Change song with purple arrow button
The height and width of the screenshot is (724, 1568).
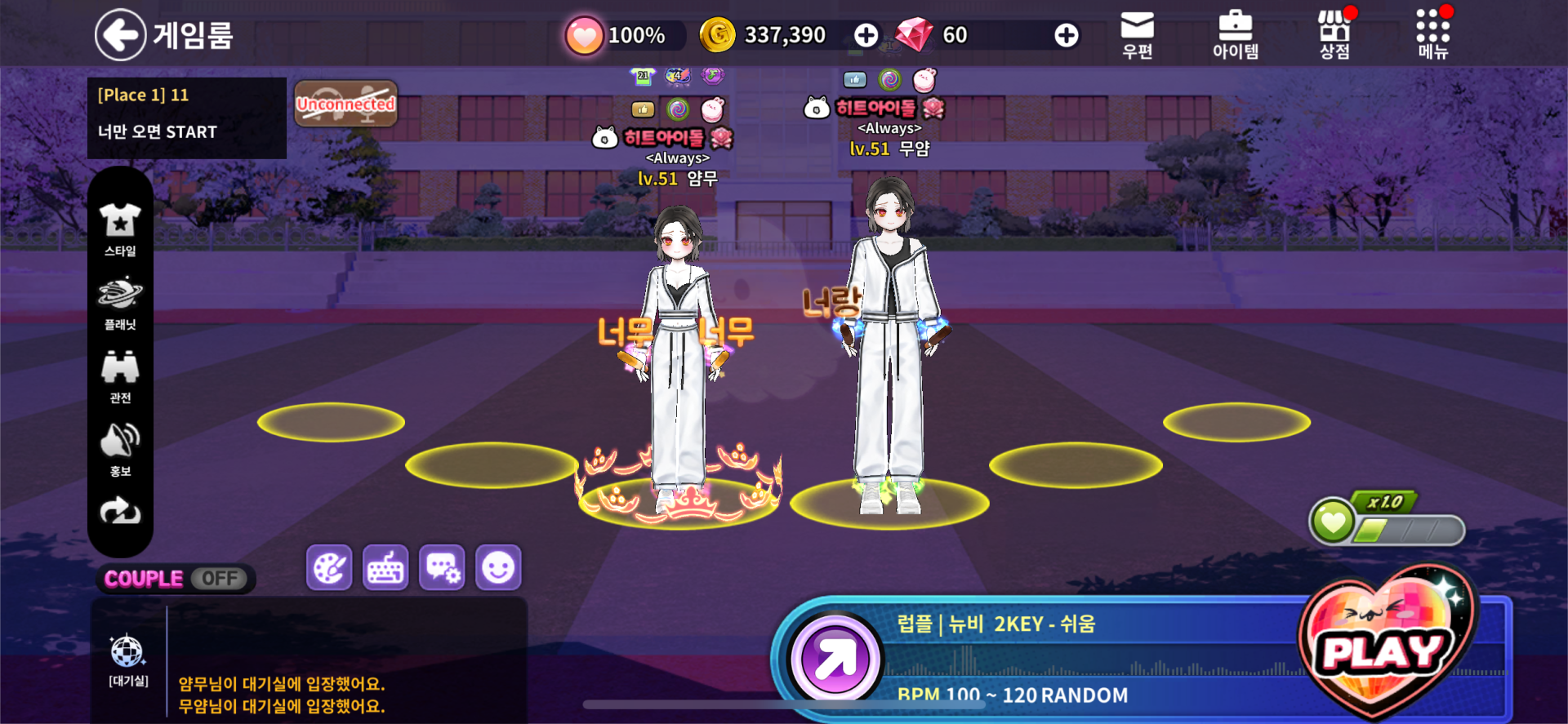click(x=835, y=658)
